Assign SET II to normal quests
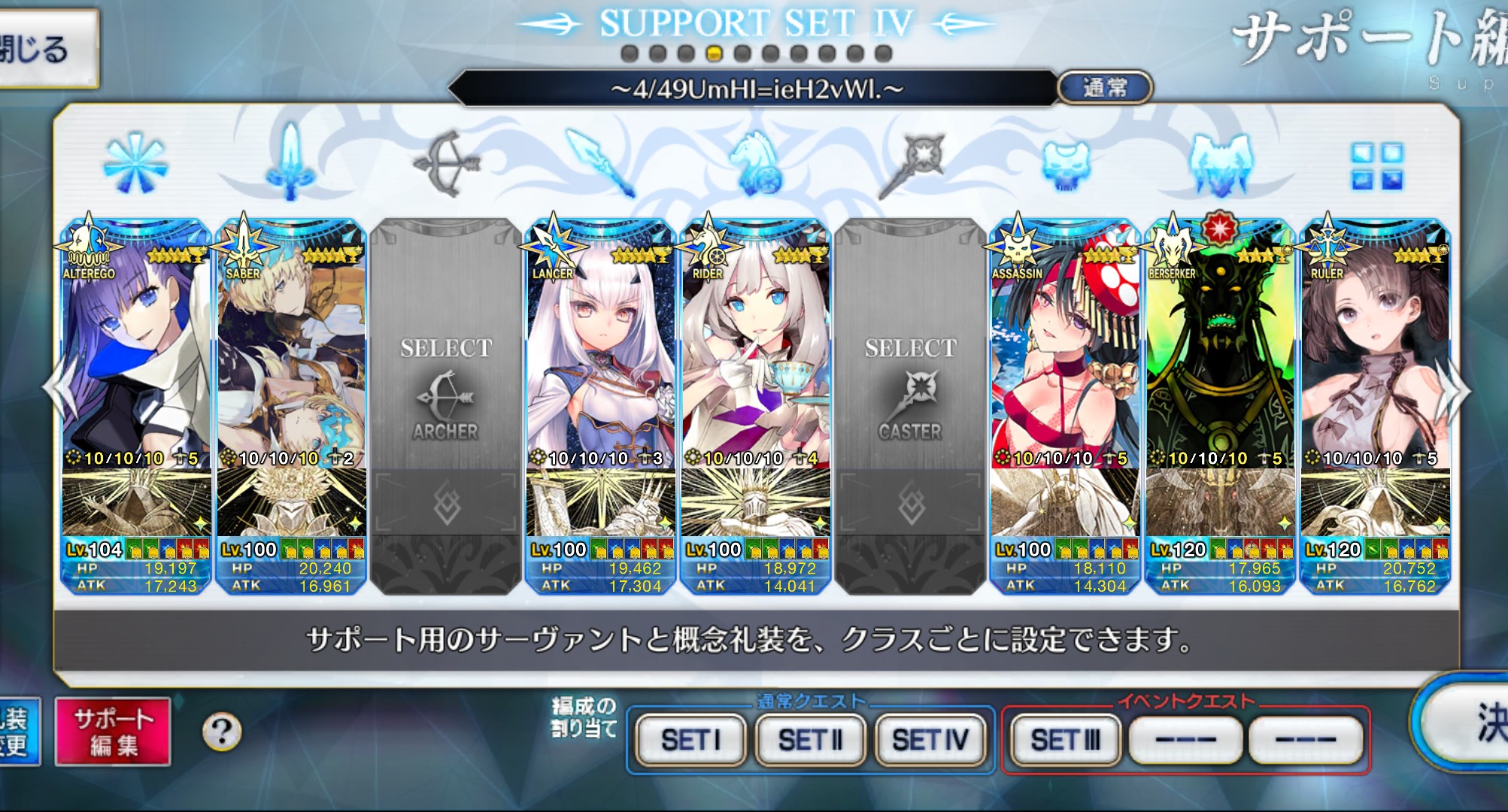The height and width of the screenshot is (812, 1508). (x=811, y=740)
